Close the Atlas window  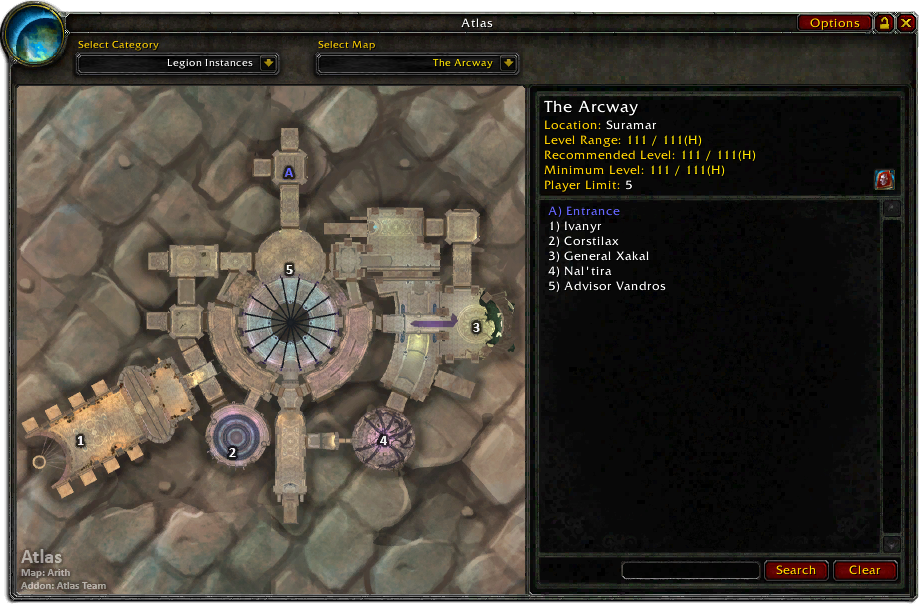(906, 23)
